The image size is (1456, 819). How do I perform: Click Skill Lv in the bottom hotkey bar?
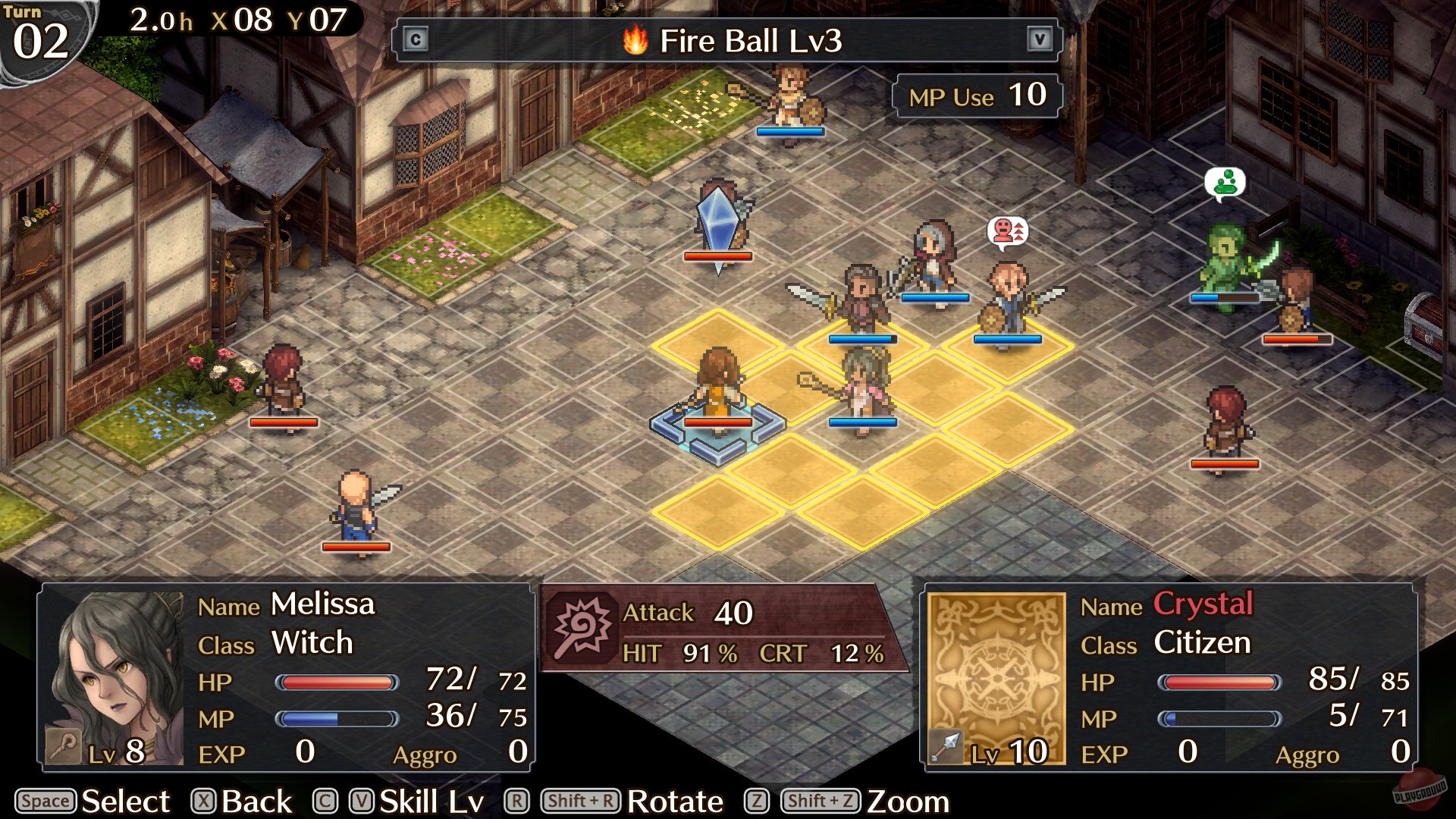[x=431, y=801]
